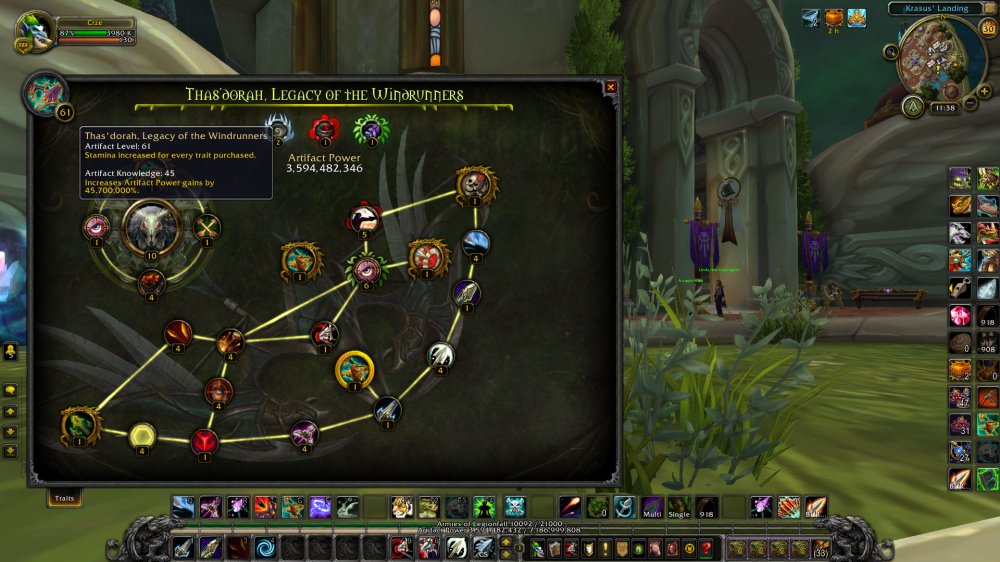Select the yellow glowing orb trait
Screen dimensions: 1000x562
pos(142,434)
